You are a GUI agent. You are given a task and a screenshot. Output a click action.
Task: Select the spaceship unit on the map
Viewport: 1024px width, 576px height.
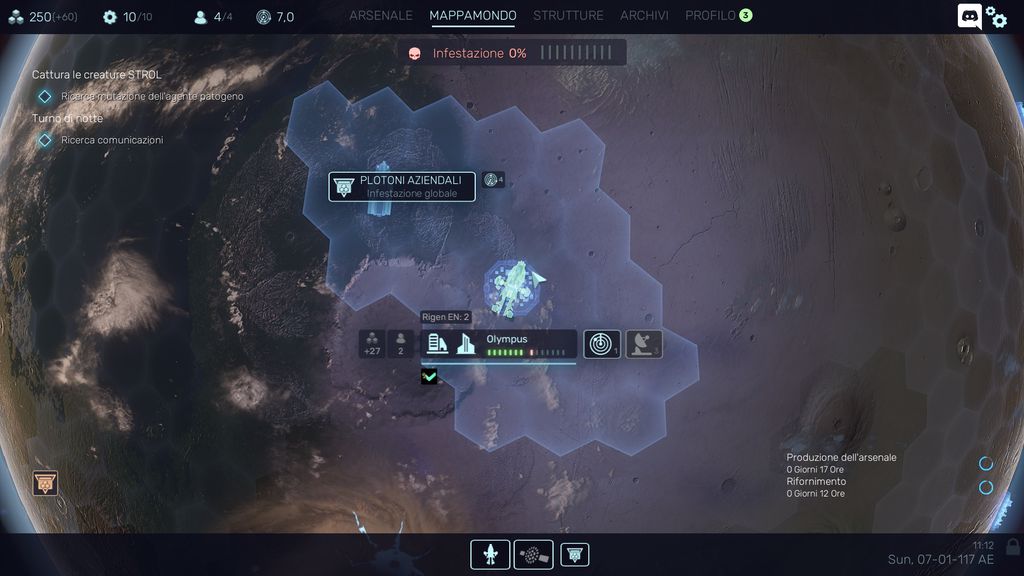pyautogui.click(x=512, y=286)
